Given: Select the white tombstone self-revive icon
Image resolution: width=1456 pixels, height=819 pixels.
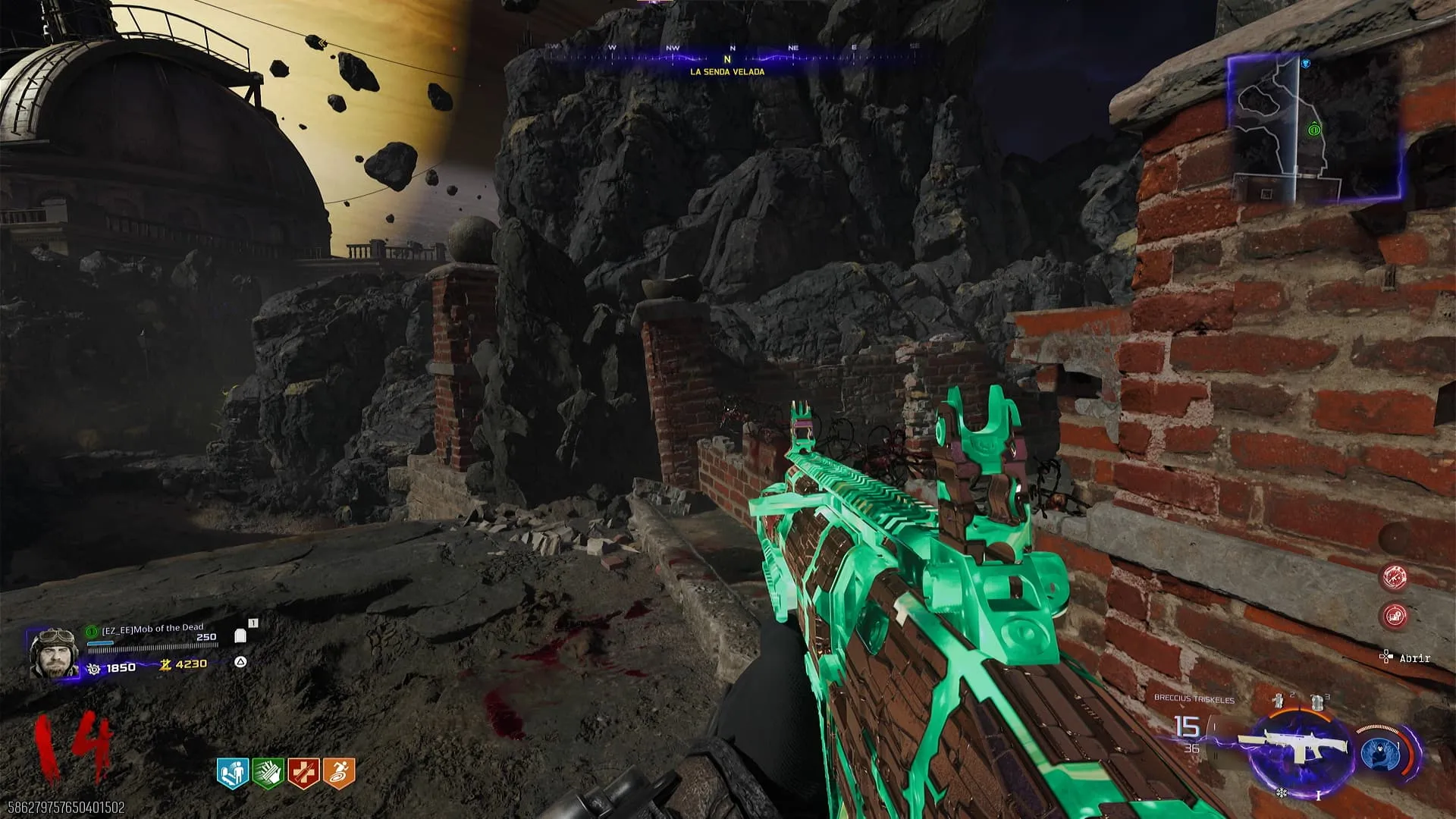Looking at the screenshot, I should click(x=241, y=635).
